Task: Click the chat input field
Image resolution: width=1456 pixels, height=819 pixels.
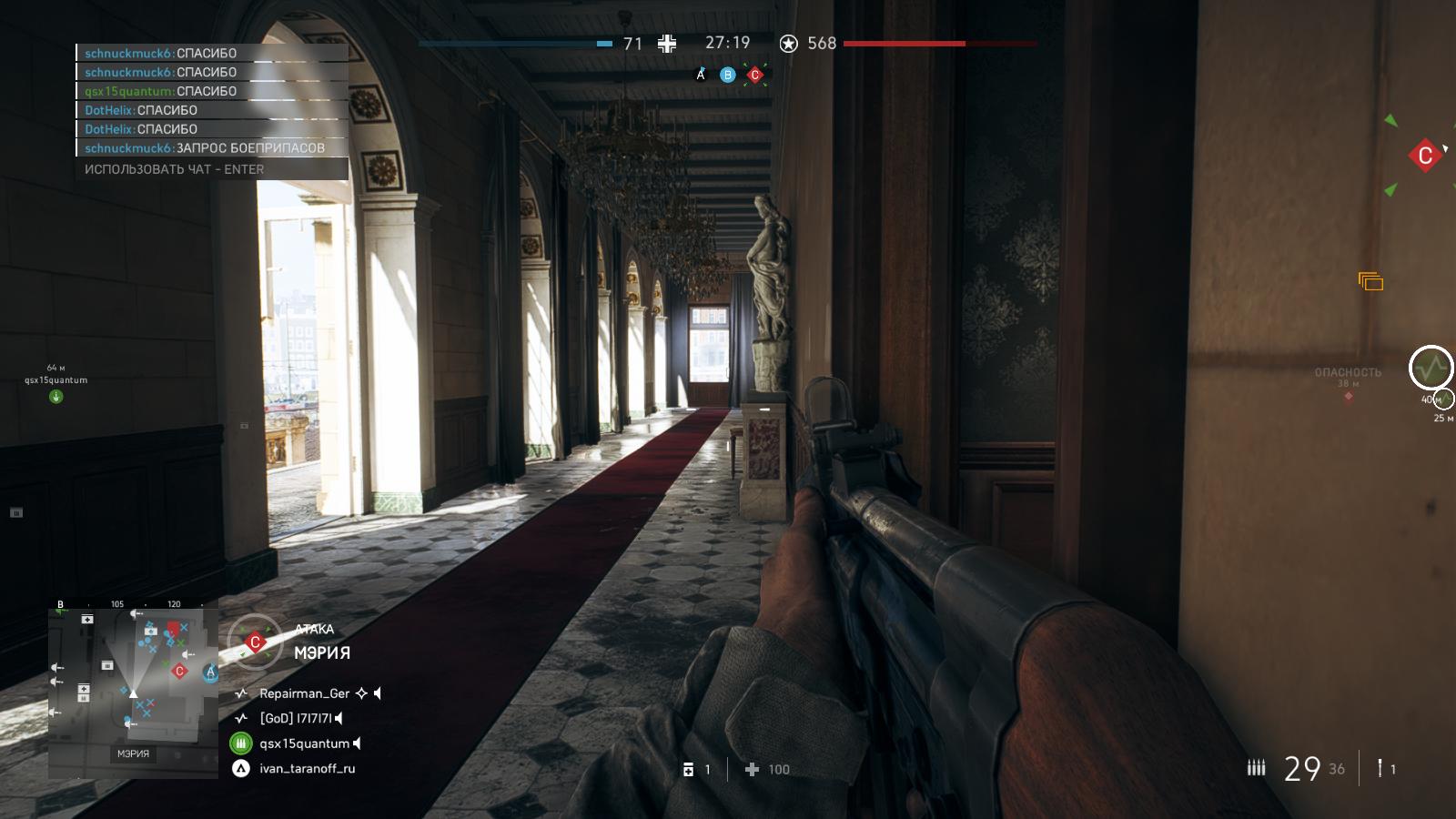Action: click(211, 169)
